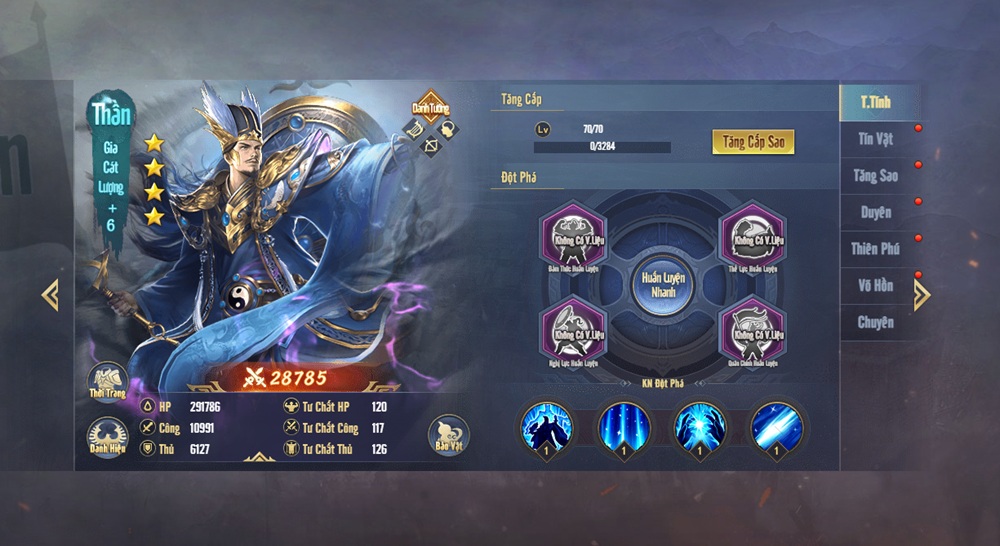Open the Tín Vật tab
1000x546 pixels.
[x=876, y=139]
